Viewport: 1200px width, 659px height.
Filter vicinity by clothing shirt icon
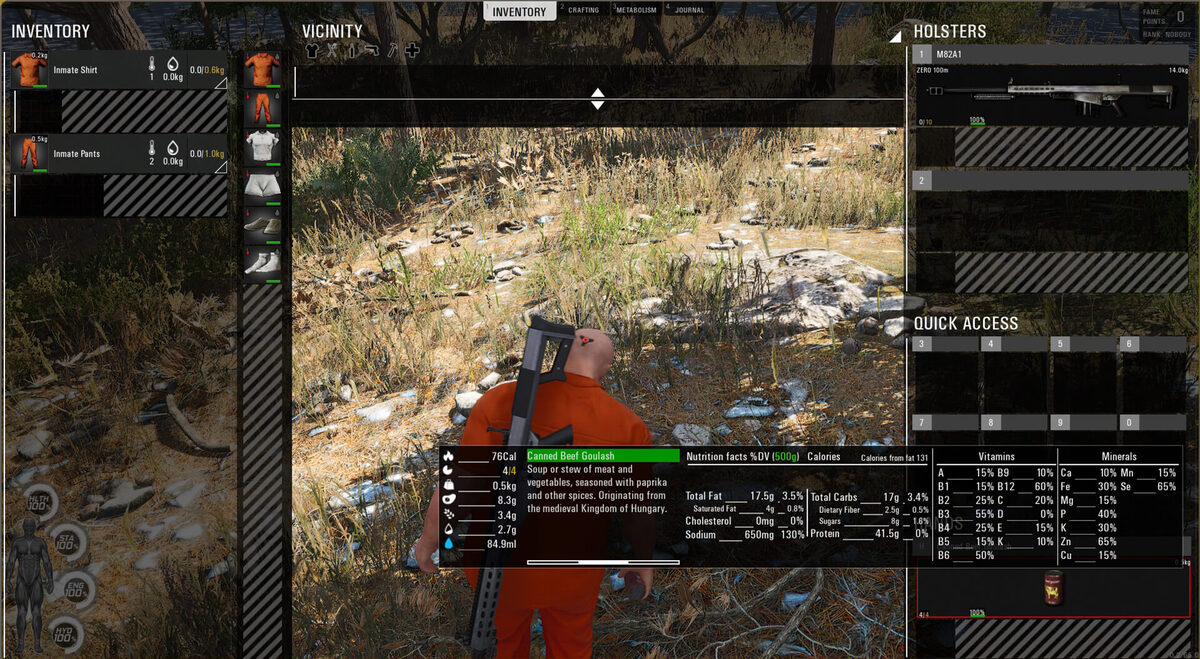pyautogui.click(x=311, y=51)
